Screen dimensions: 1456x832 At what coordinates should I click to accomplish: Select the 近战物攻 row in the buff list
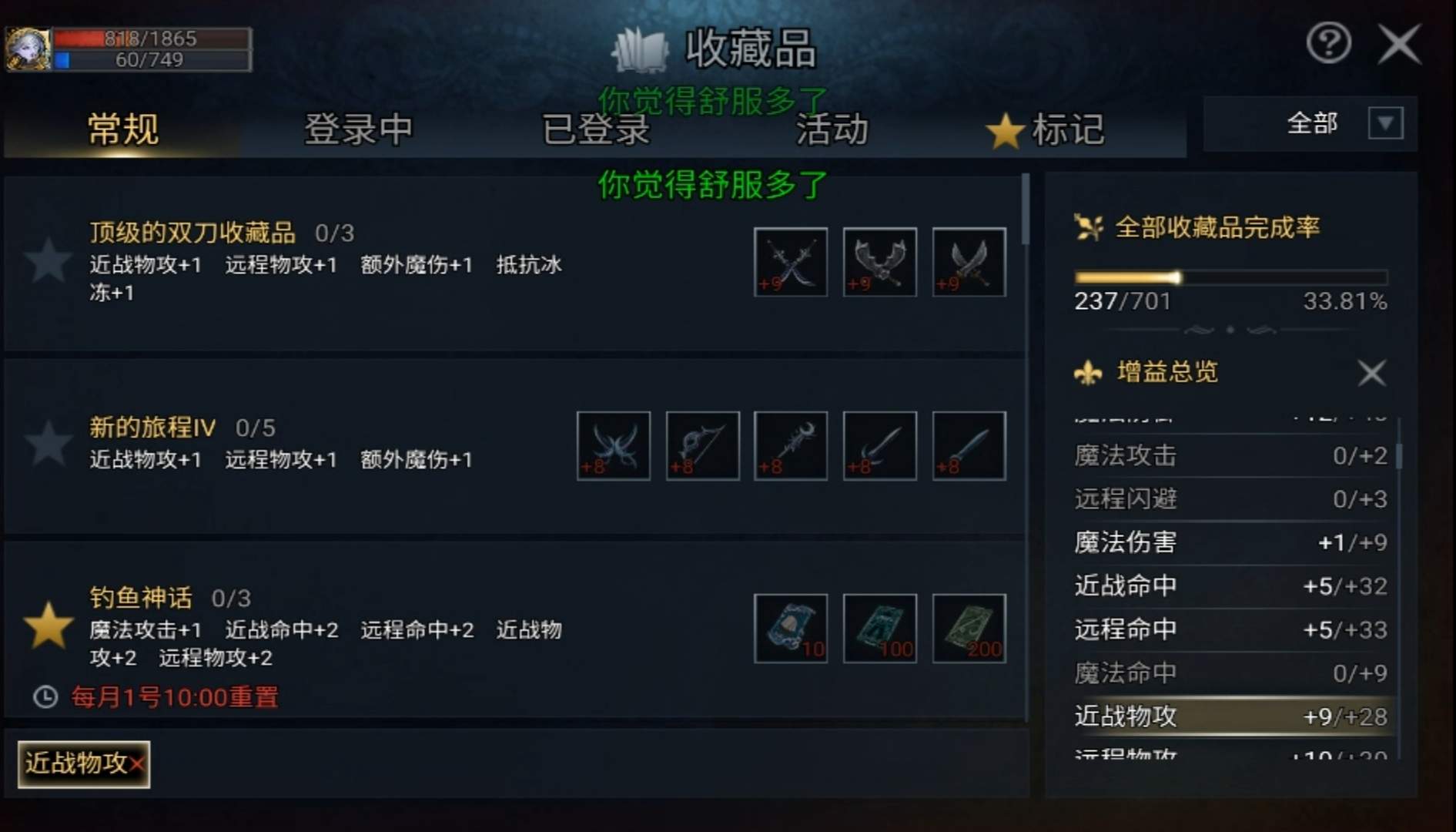point(1232,716)
